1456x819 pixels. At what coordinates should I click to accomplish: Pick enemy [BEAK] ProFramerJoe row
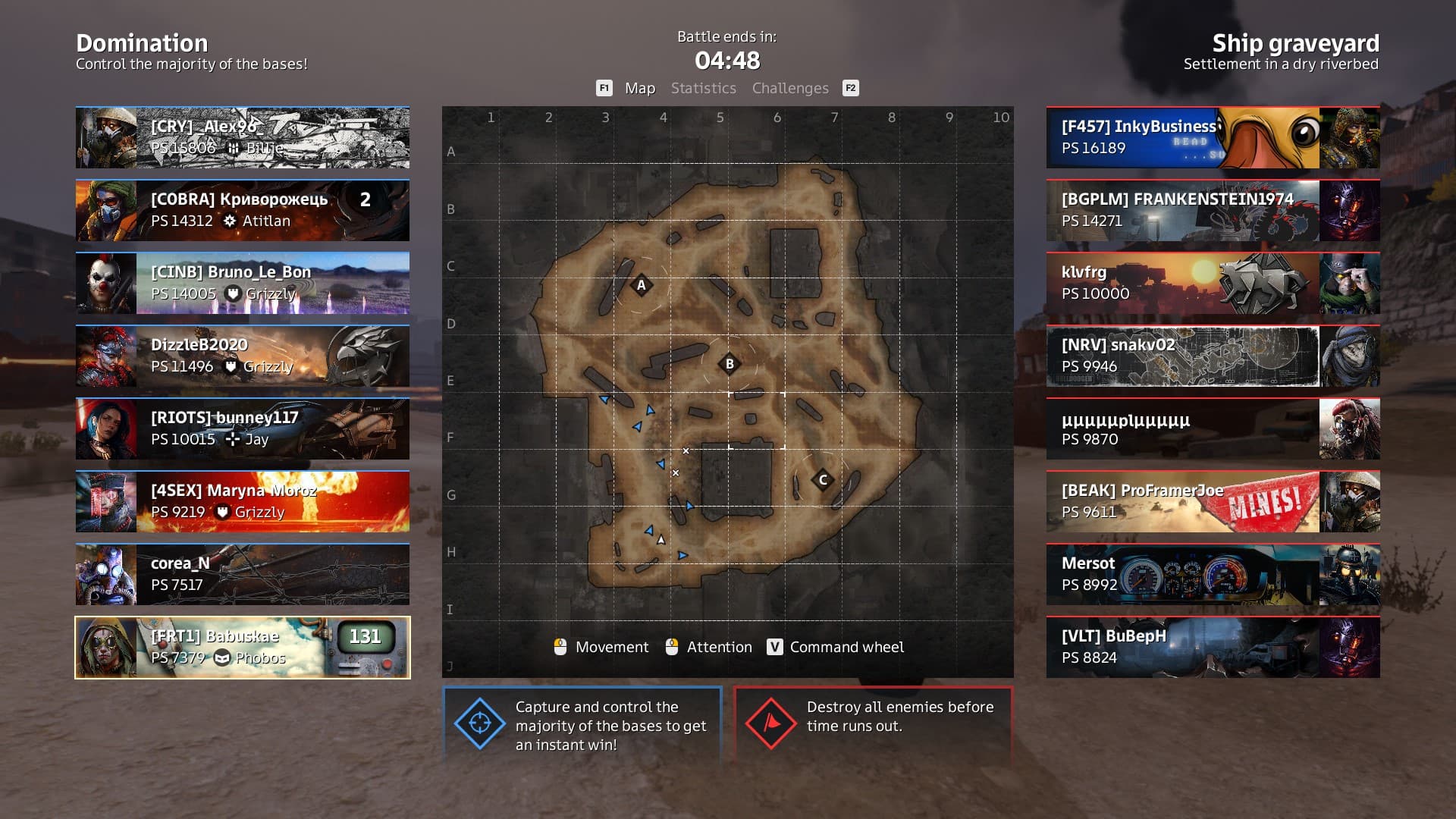pos(1213,501)
